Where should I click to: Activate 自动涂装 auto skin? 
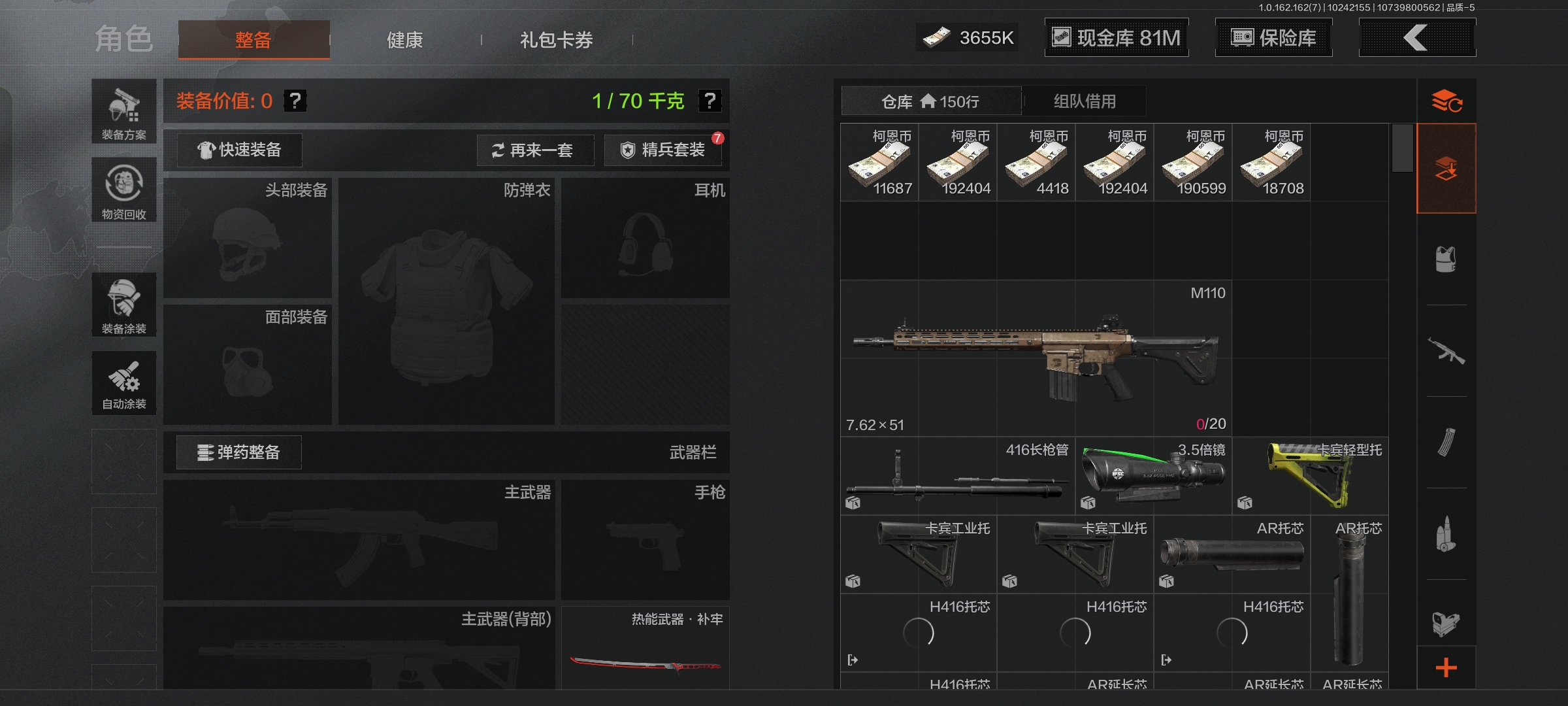point(124,384)
